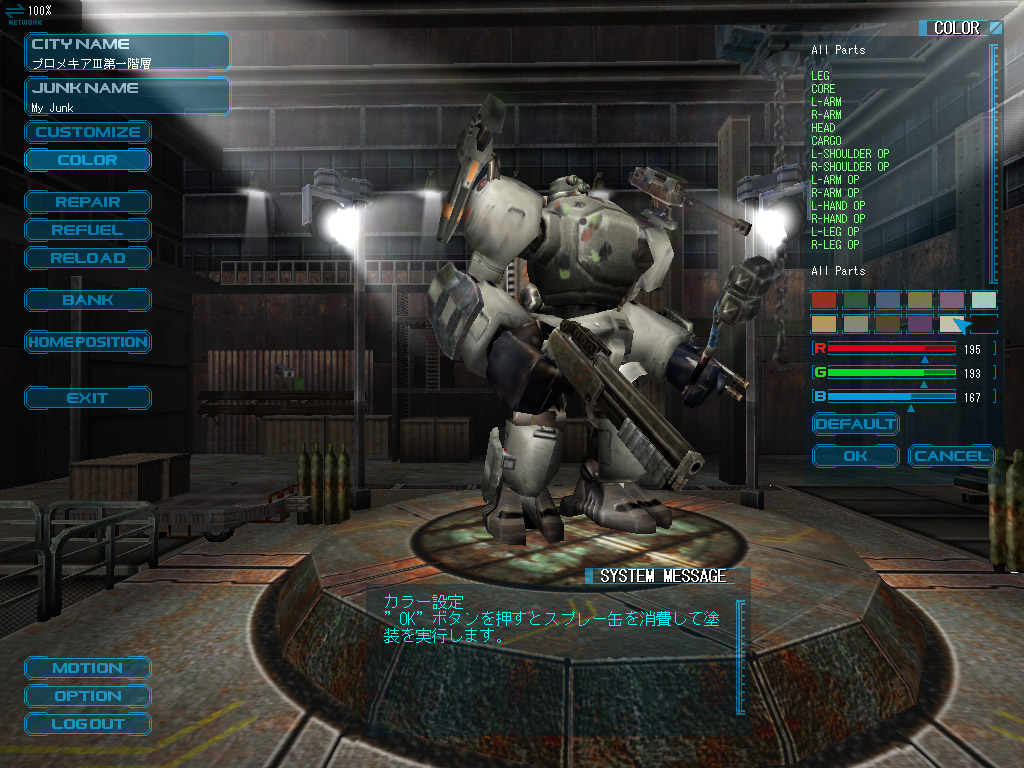
Task: Select the CARGO part entry
Action: pos(827,141)
